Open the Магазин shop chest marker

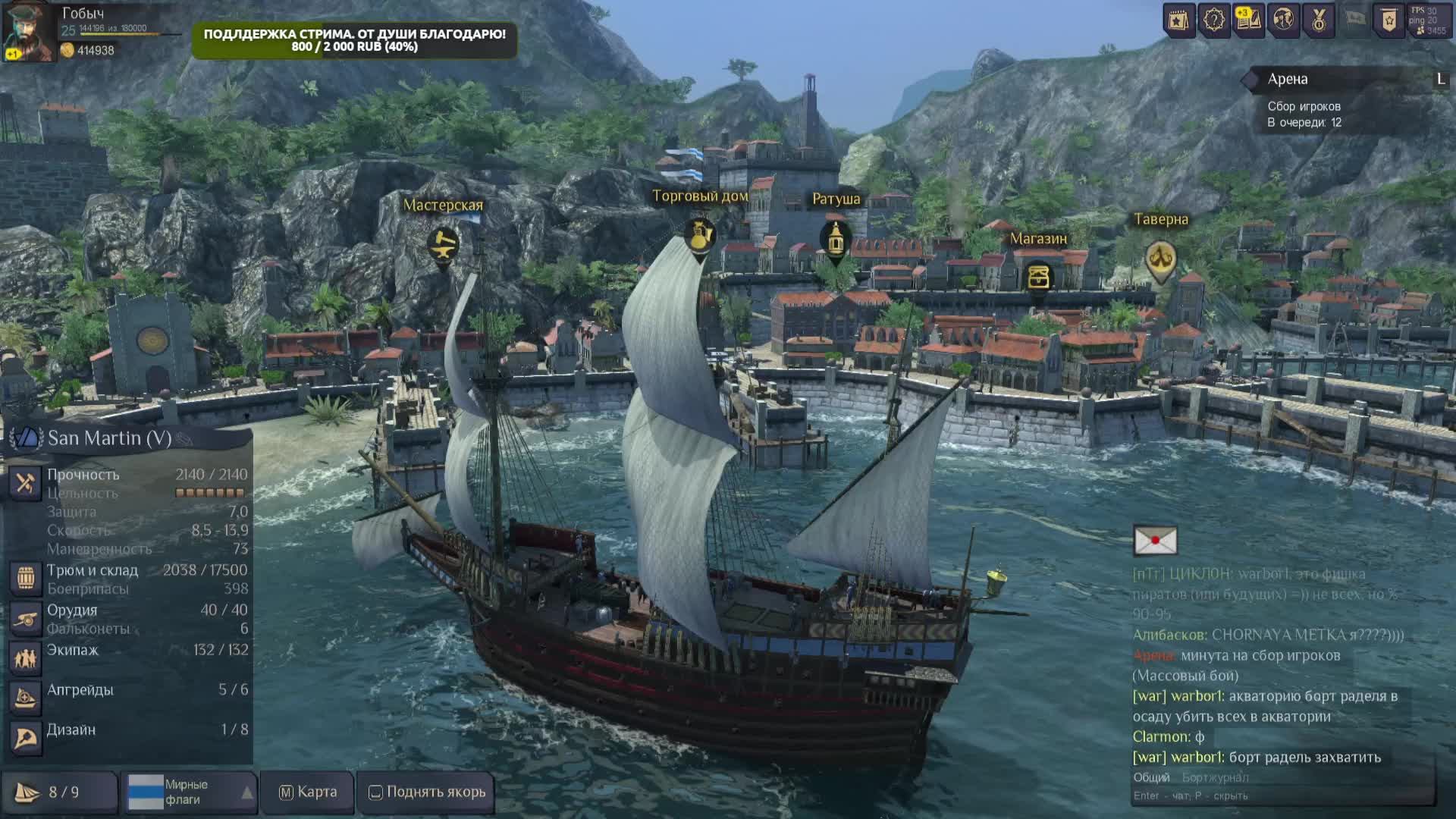click(x=1038, y=277)
